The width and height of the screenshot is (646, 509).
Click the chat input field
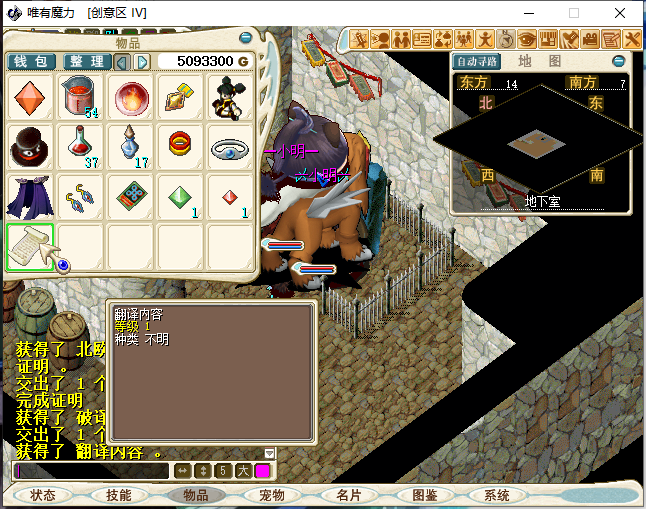tap(90, 470)
